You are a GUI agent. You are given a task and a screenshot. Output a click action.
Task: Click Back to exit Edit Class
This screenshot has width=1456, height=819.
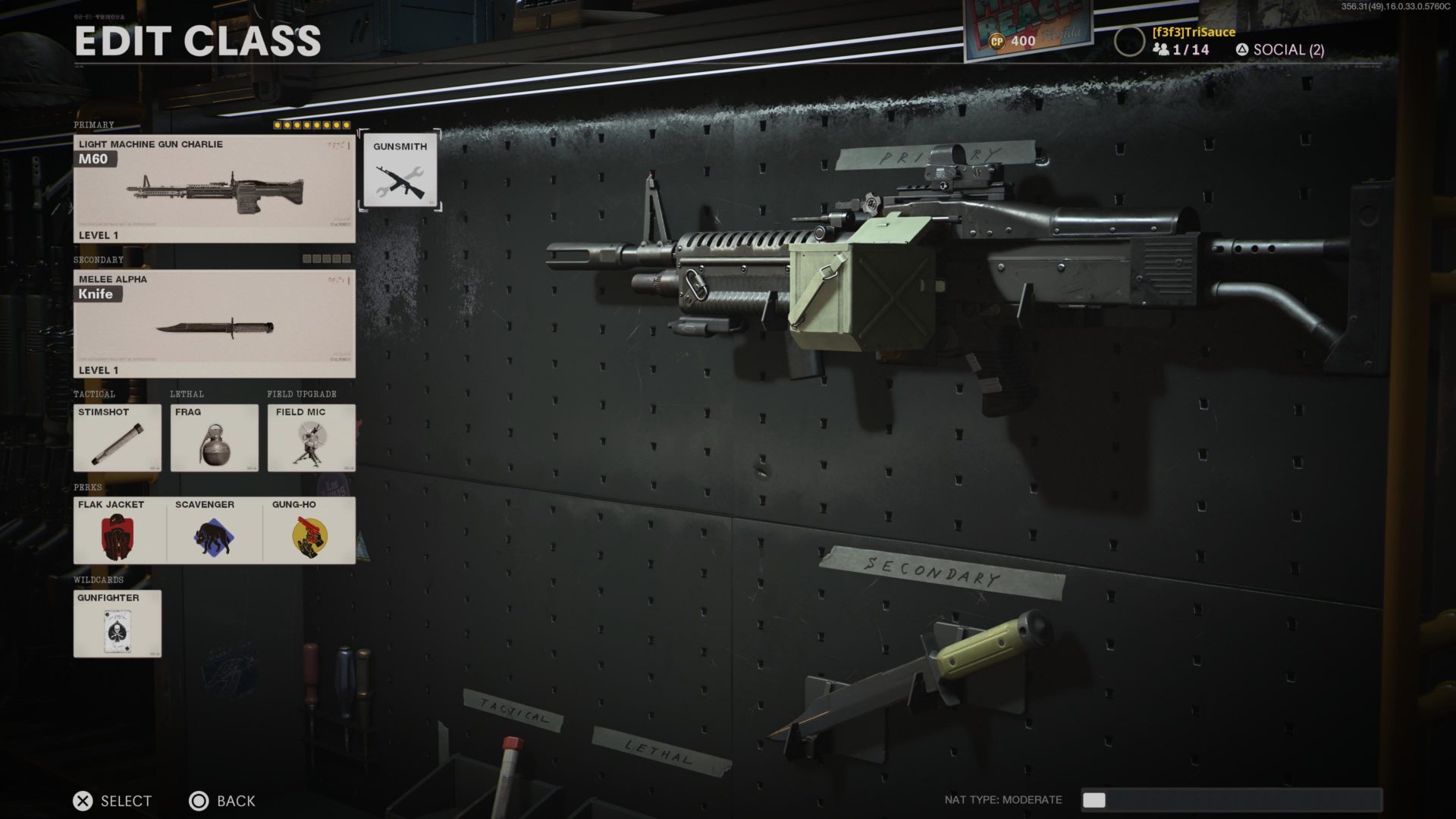tap(224, 801)
